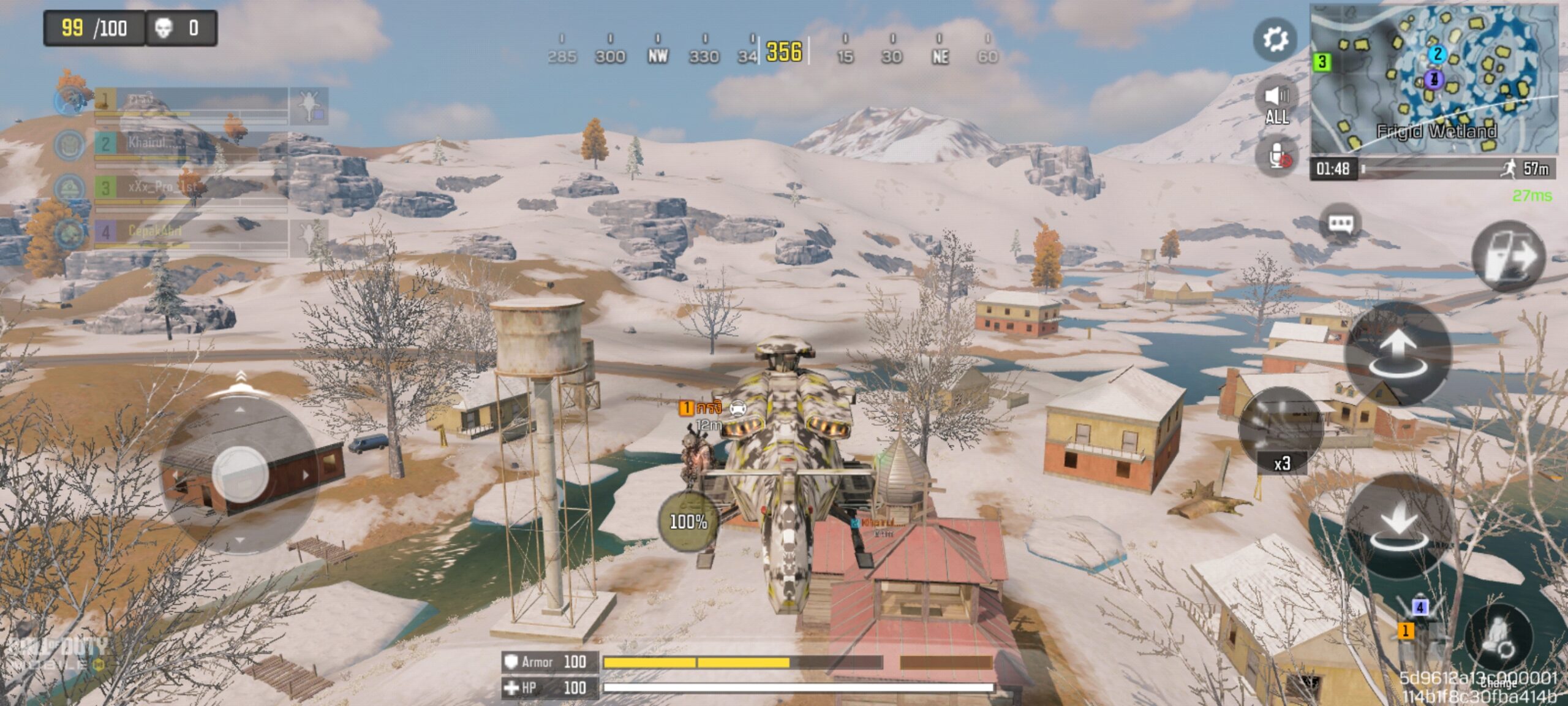The height and width of the screenshot is (706, 1568).
Task: Exit the helicopter with the door arrow button
Action: (x=1508, y=256)
